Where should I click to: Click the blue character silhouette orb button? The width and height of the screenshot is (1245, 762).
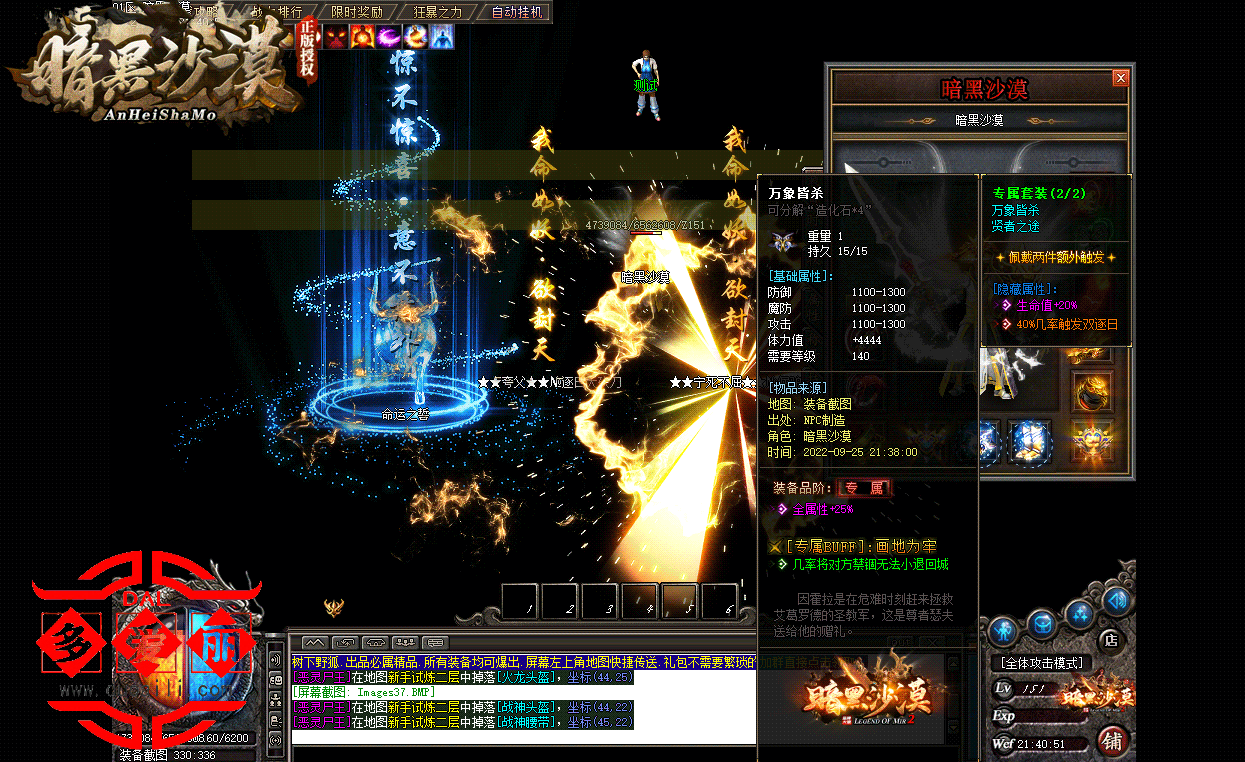click(1003, 630)
